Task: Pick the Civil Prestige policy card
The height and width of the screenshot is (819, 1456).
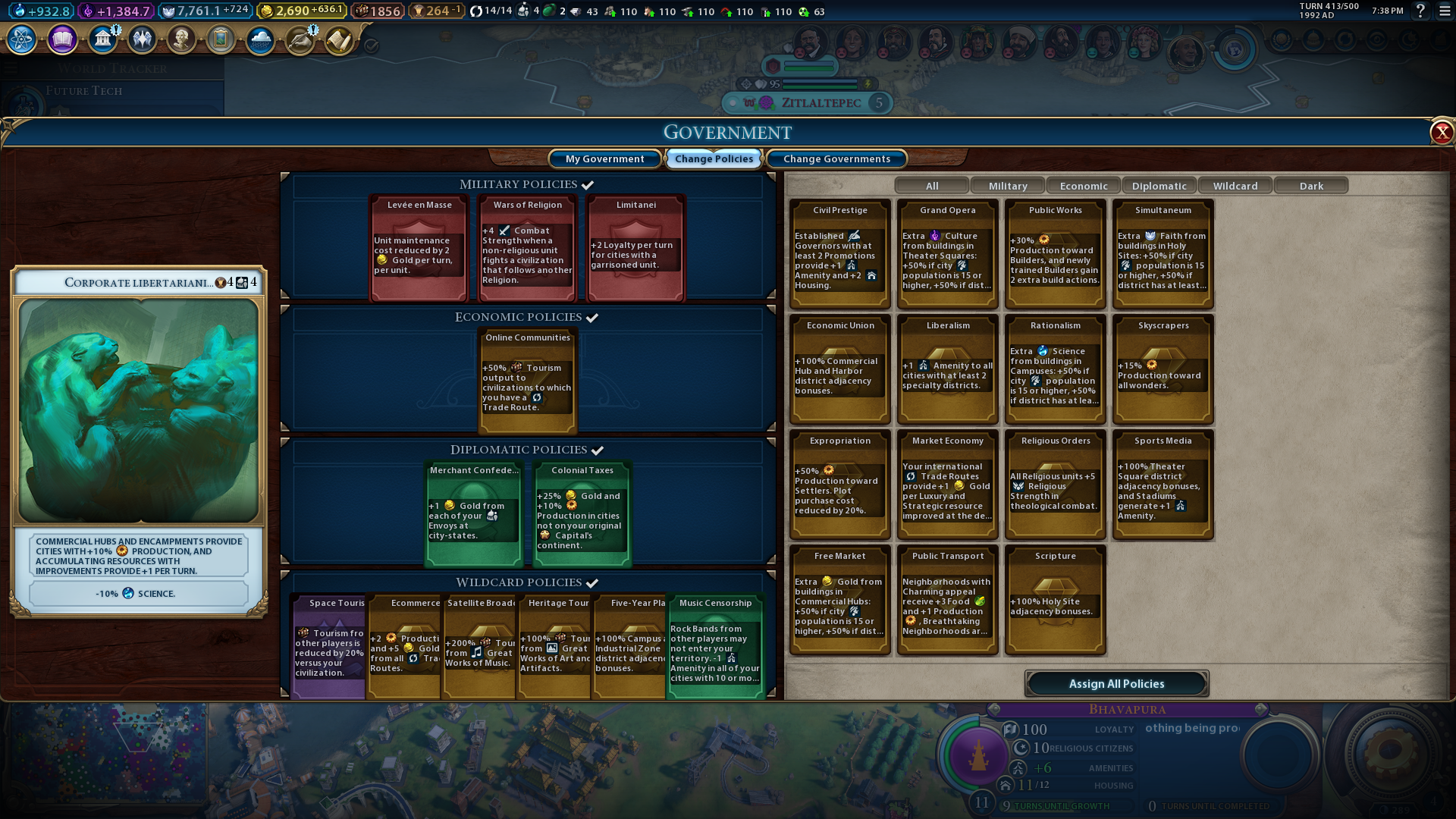Action: [x=840, y=253]
